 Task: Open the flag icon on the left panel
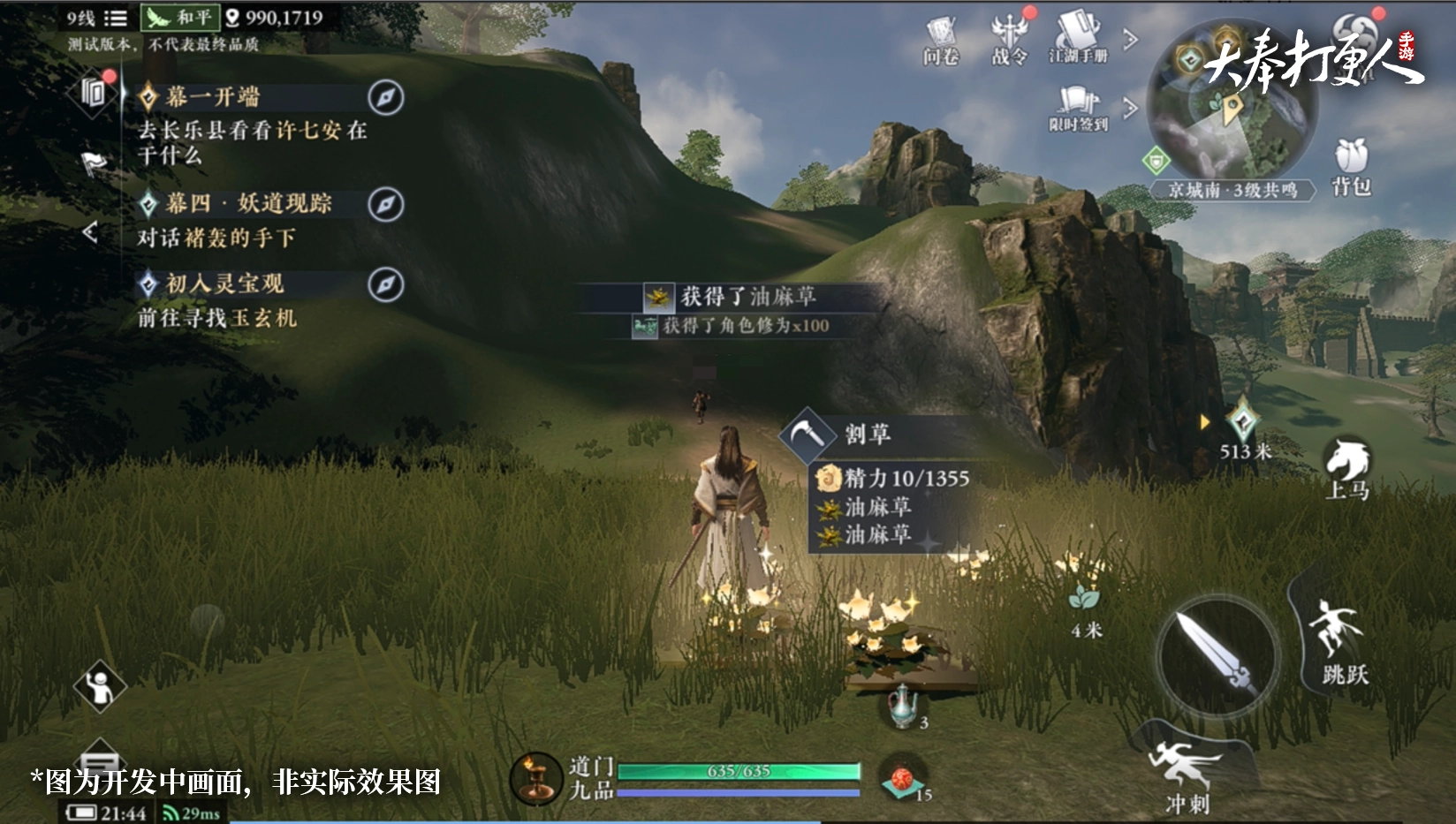[95, 163]
